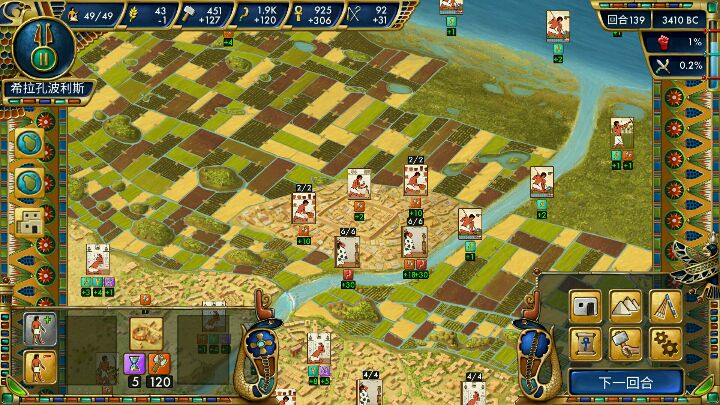Select the remove worker button with red minus

42,368
